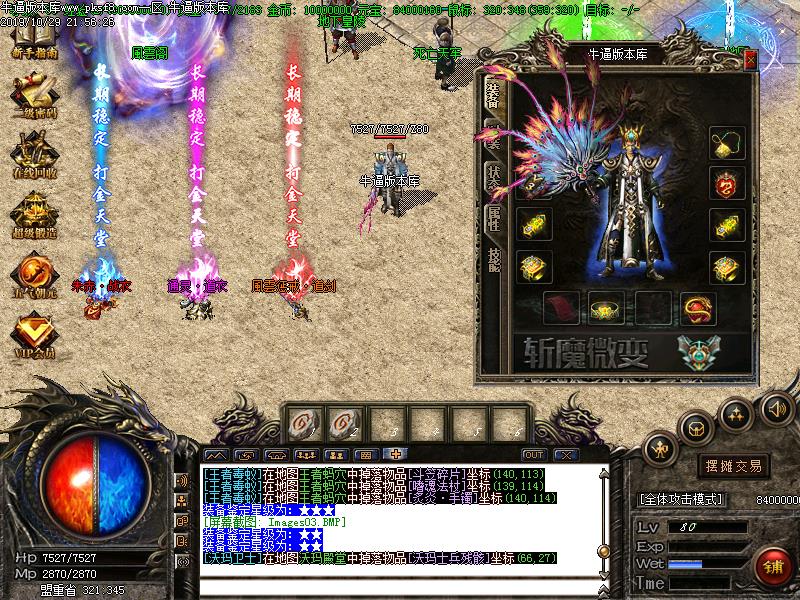The height and width of the screenshot is (600, 800).
Task: Open the 在线回收 online recycling menu
Action: pyautogui.click(x=34, y=157)
